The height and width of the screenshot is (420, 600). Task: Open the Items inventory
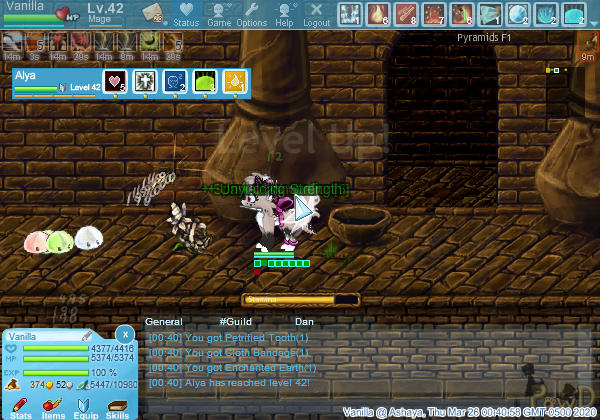click(x=53, y=406)
